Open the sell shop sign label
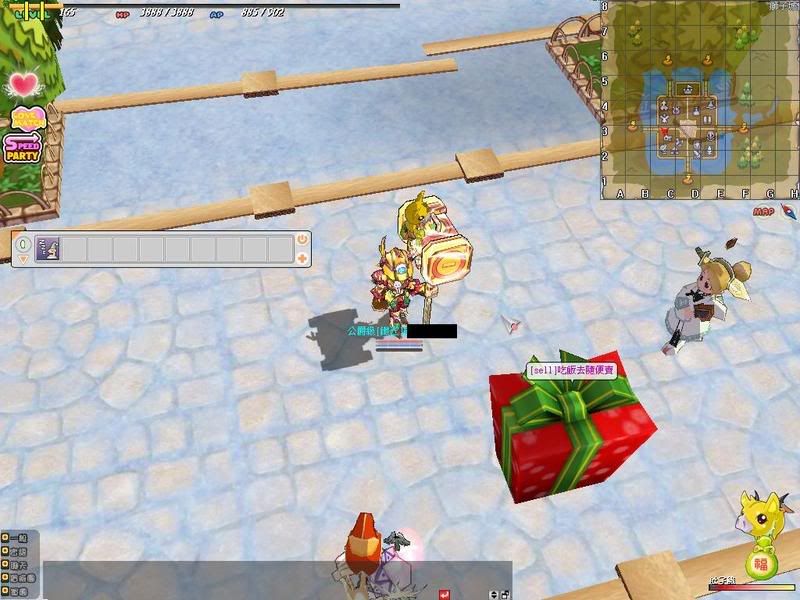 (x=572, y=370)
